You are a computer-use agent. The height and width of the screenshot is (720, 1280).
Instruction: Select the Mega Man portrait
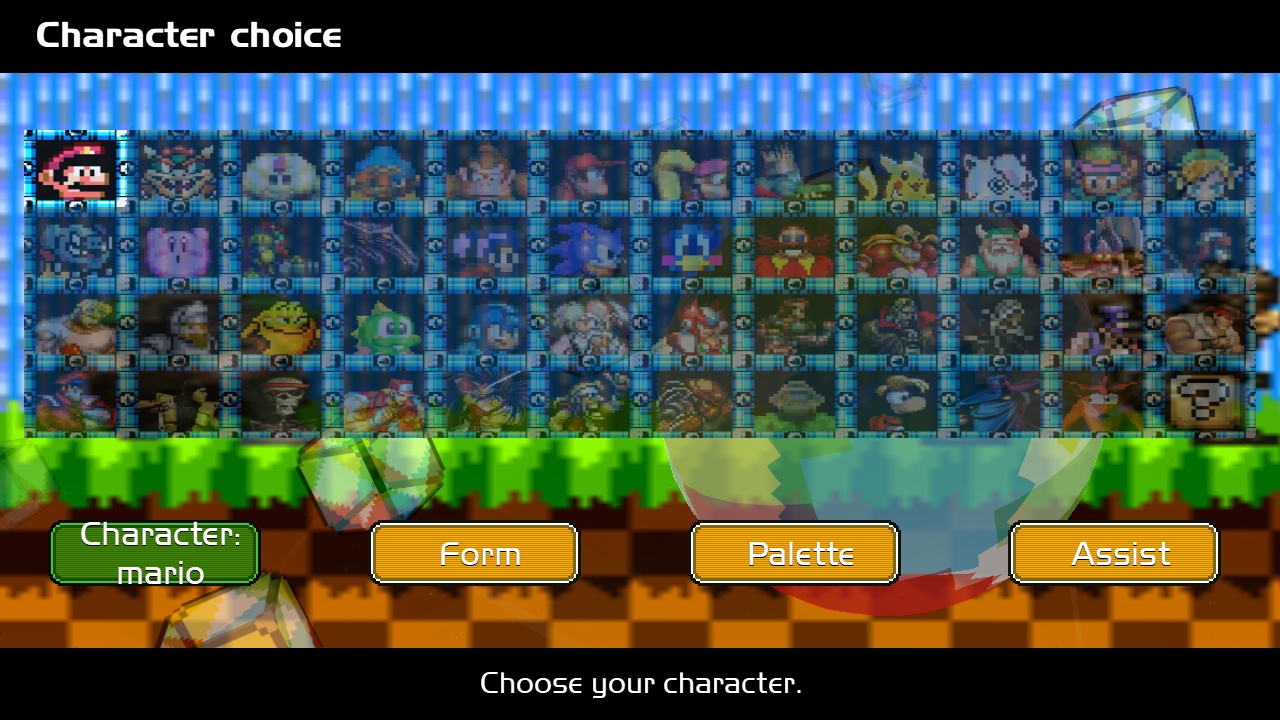(486, 323)
